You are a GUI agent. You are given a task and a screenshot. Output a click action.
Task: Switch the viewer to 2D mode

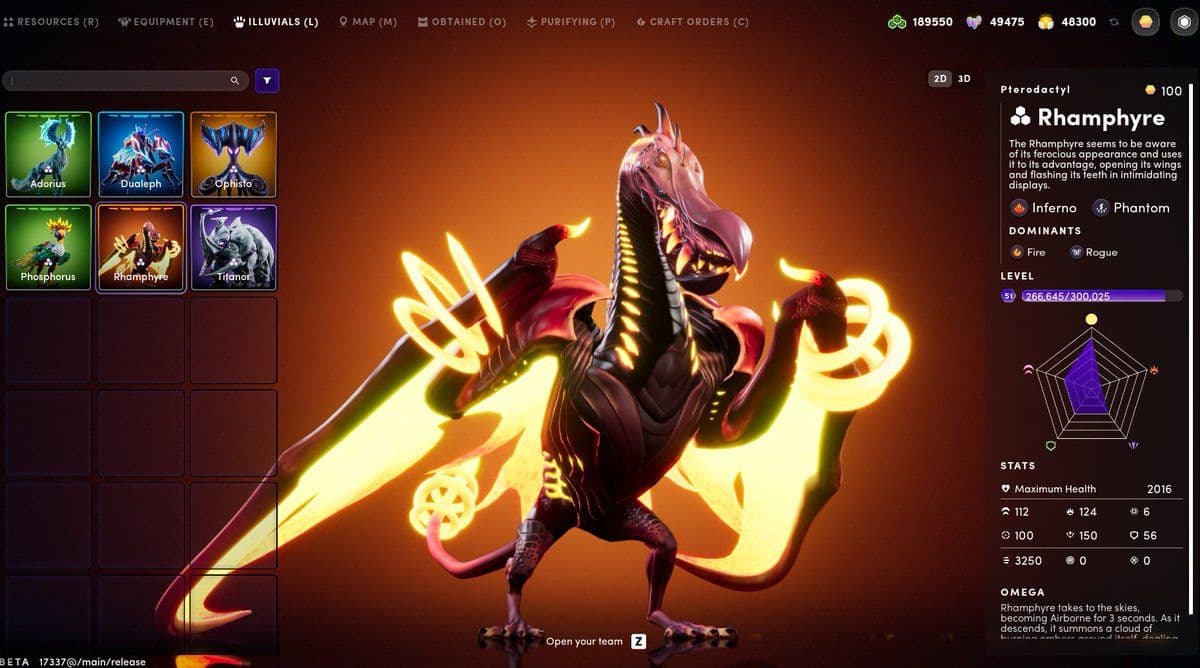tap(940, 78)
